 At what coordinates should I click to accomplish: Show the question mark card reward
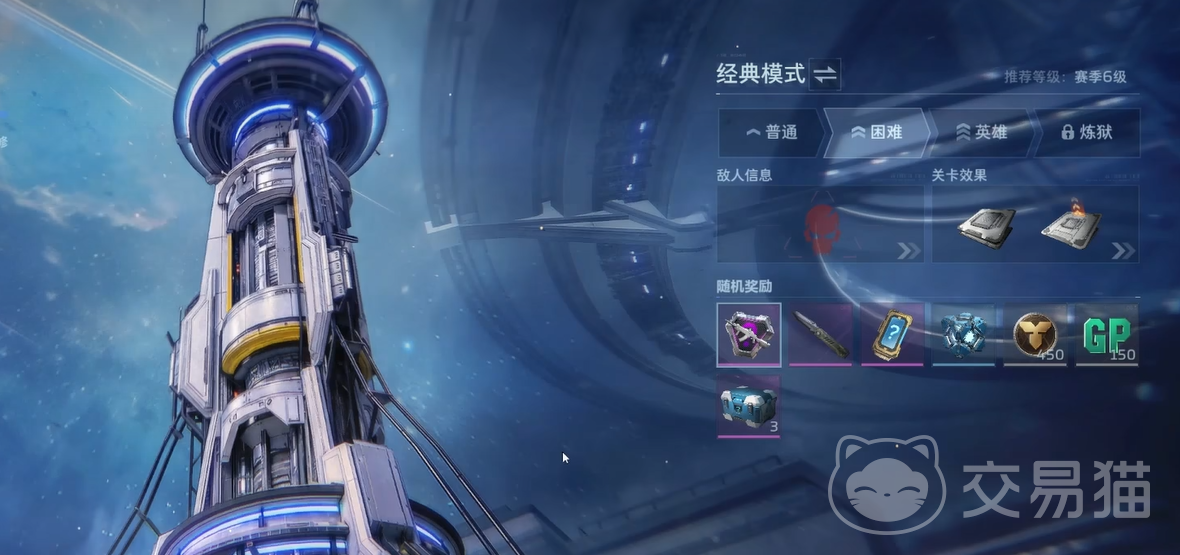pos(892,334)
